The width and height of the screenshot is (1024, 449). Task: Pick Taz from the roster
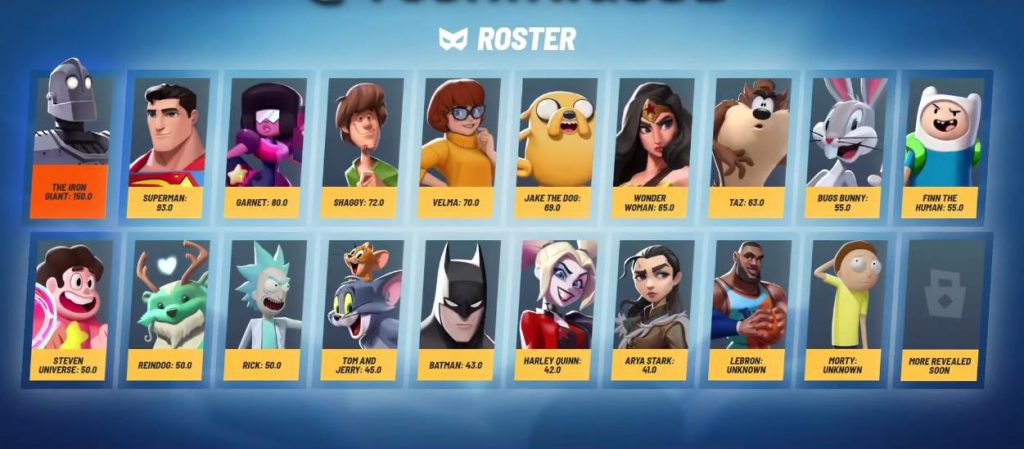(x=749, y=146)
